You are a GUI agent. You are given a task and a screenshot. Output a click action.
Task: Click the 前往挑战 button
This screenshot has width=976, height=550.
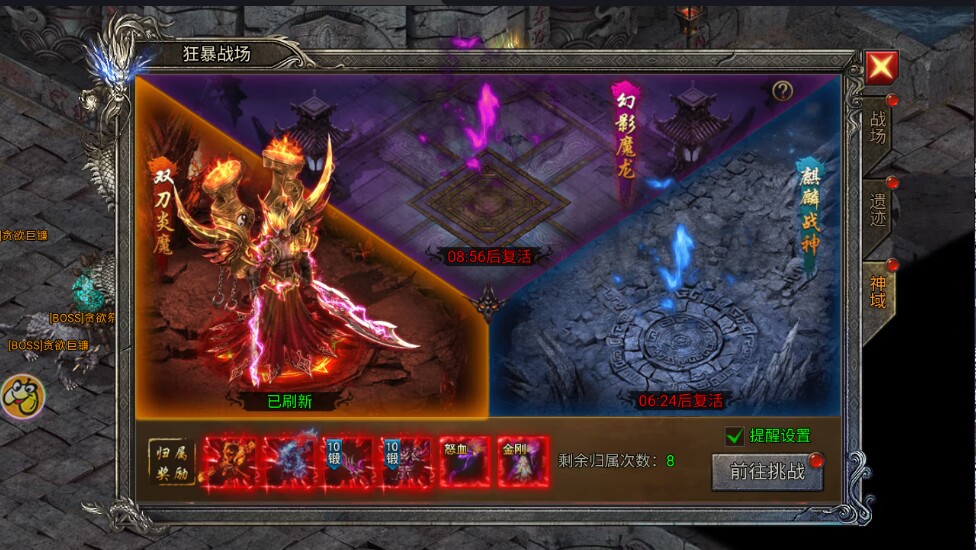coord(767,472)
